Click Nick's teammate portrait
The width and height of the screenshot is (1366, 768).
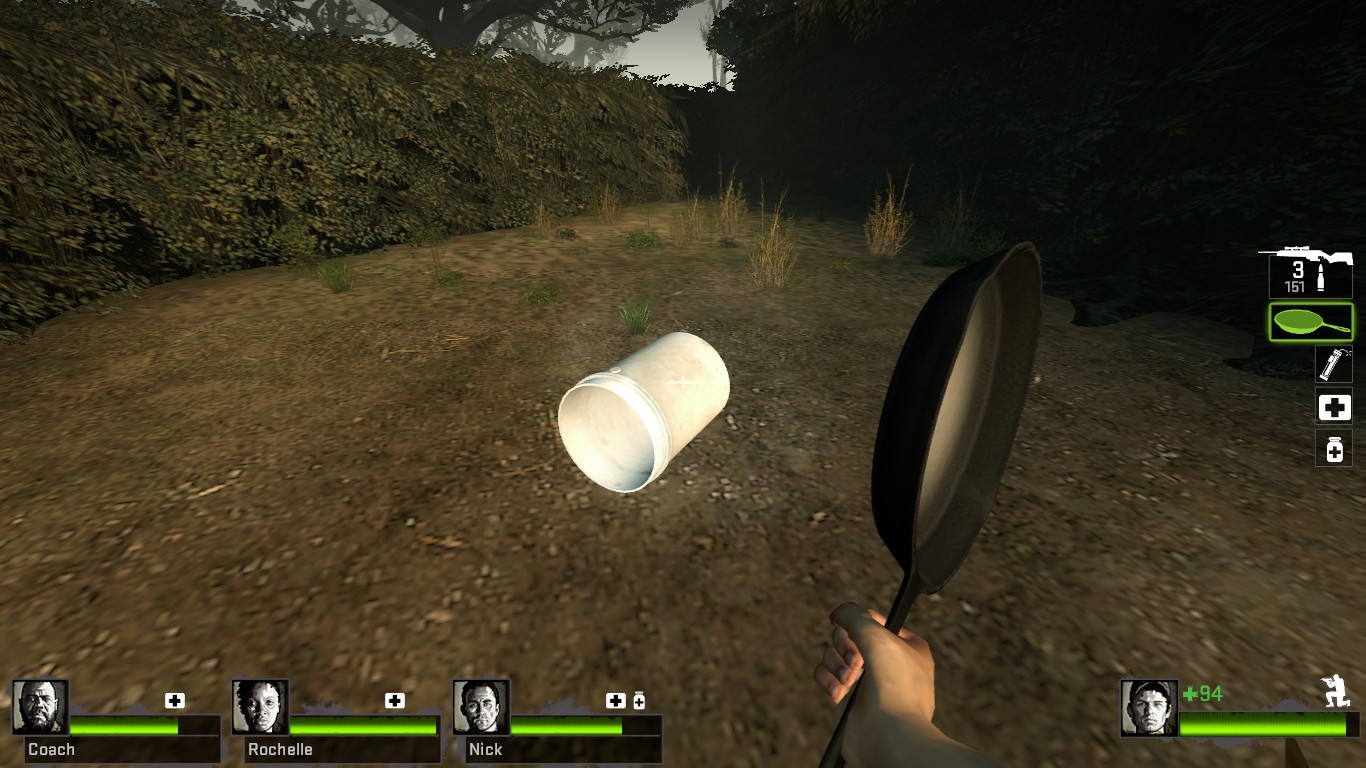(x=481, y=707)
